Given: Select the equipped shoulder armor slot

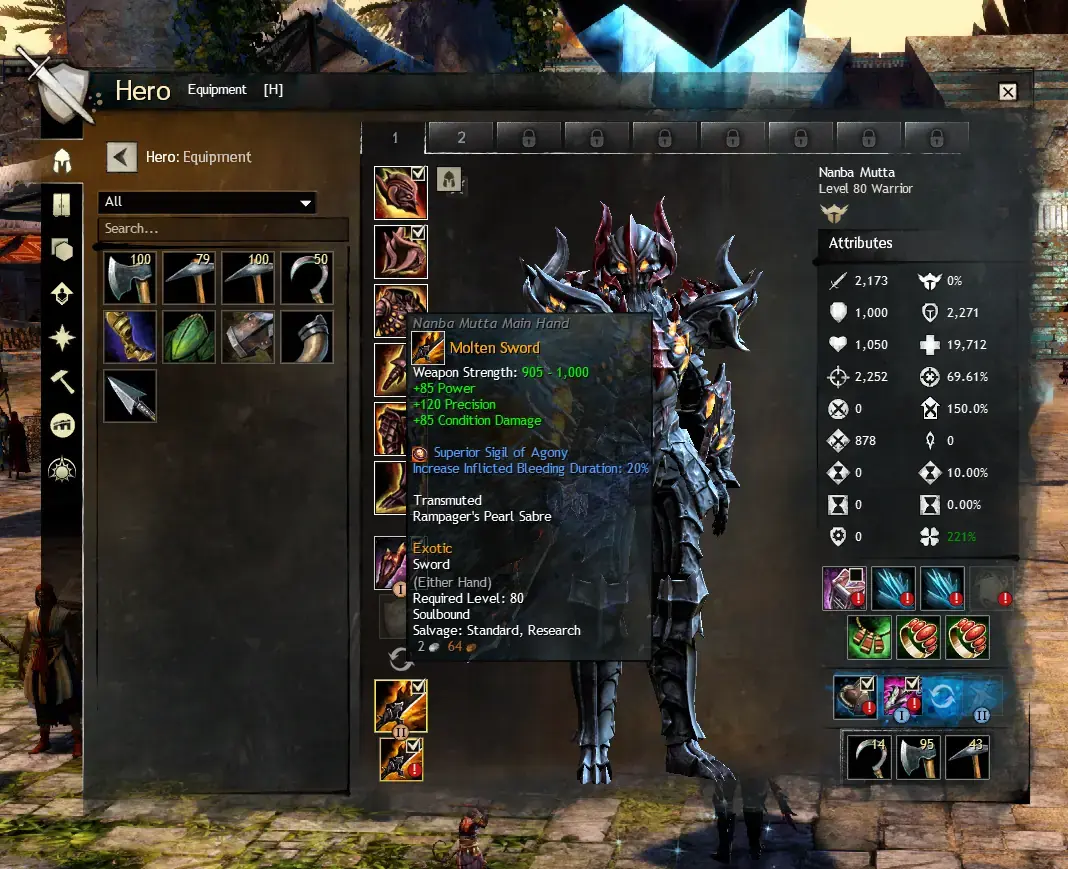Looking at the screenshot, I should point(400,252).
